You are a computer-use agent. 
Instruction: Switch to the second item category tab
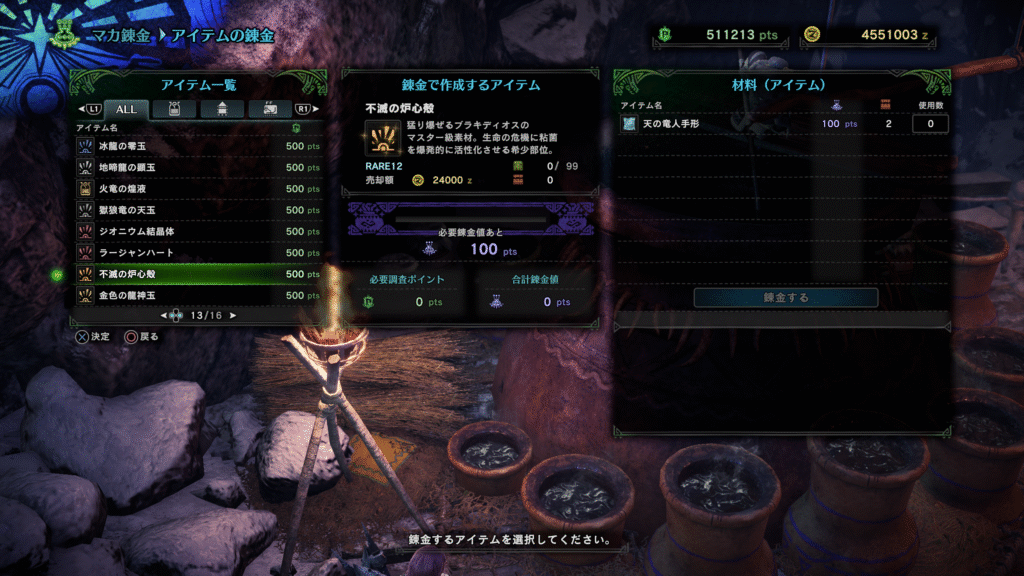pyautogui.click(x=173, y=108)
